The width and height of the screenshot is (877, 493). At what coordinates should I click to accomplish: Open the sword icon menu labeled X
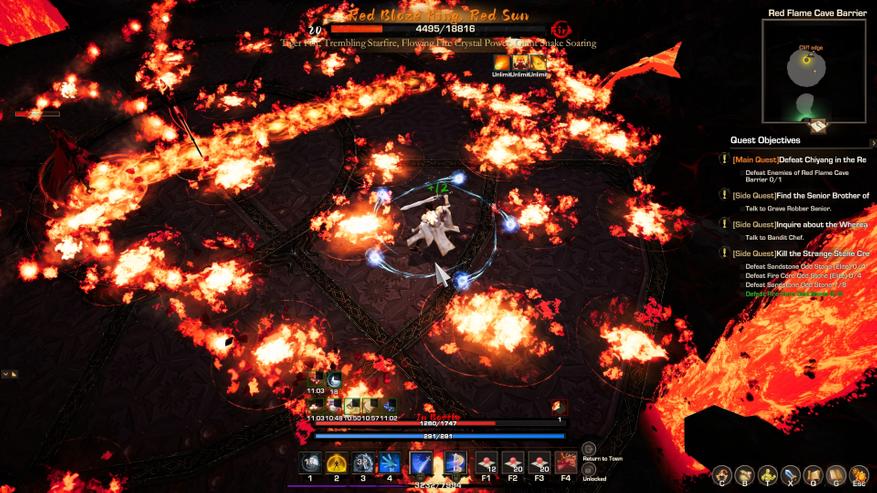click(x=790, y=474)
